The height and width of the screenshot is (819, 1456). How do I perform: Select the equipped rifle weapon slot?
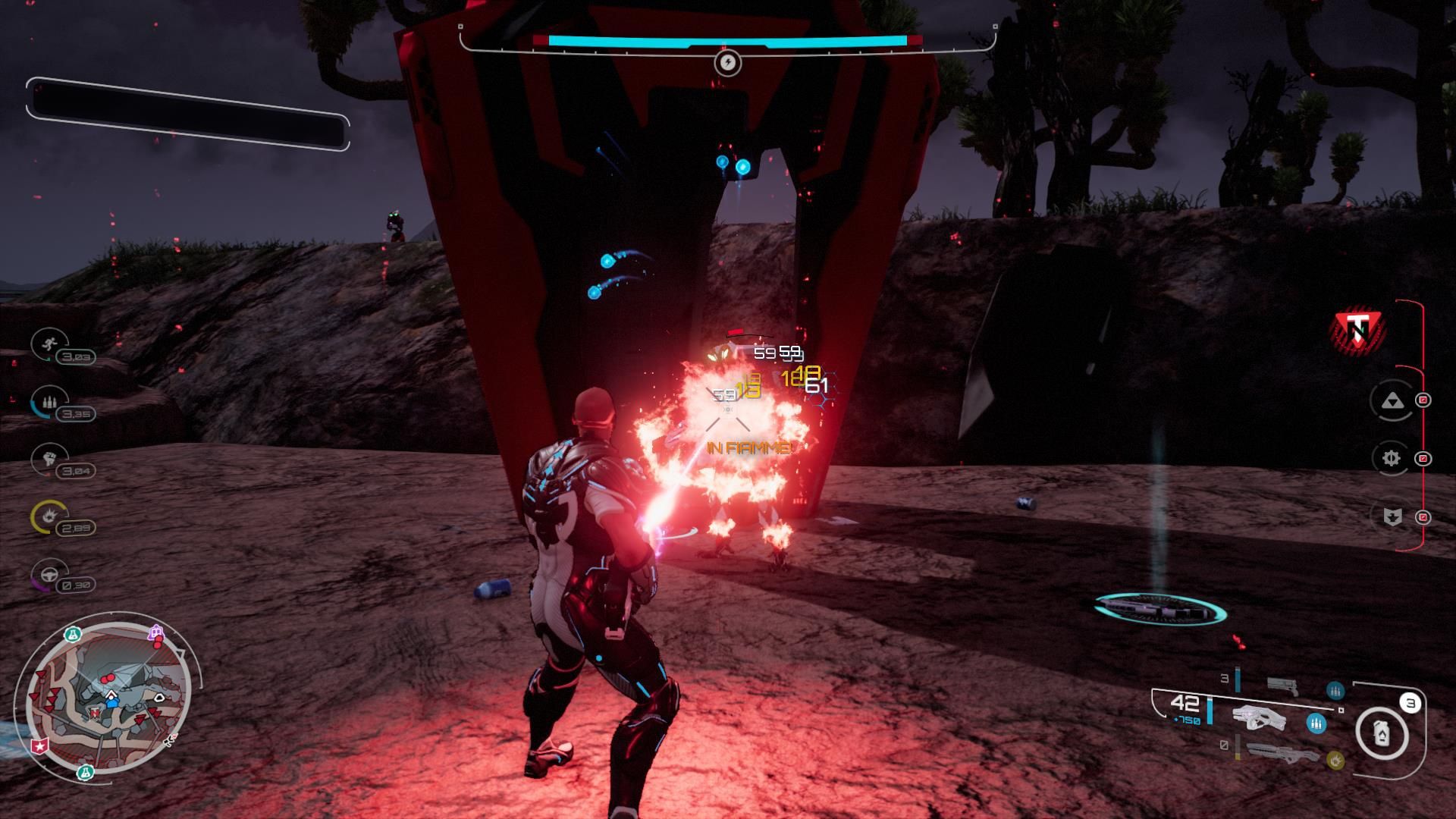point(1260,717)
